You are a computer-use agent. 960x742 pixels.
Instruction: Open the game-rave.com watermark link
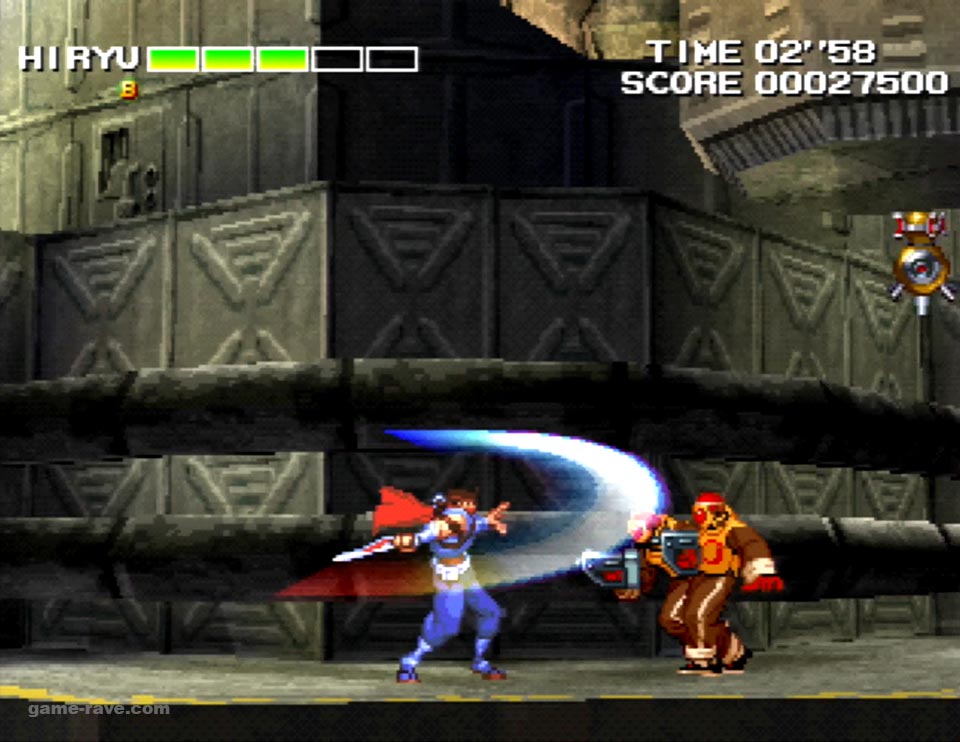coord(99,709)
